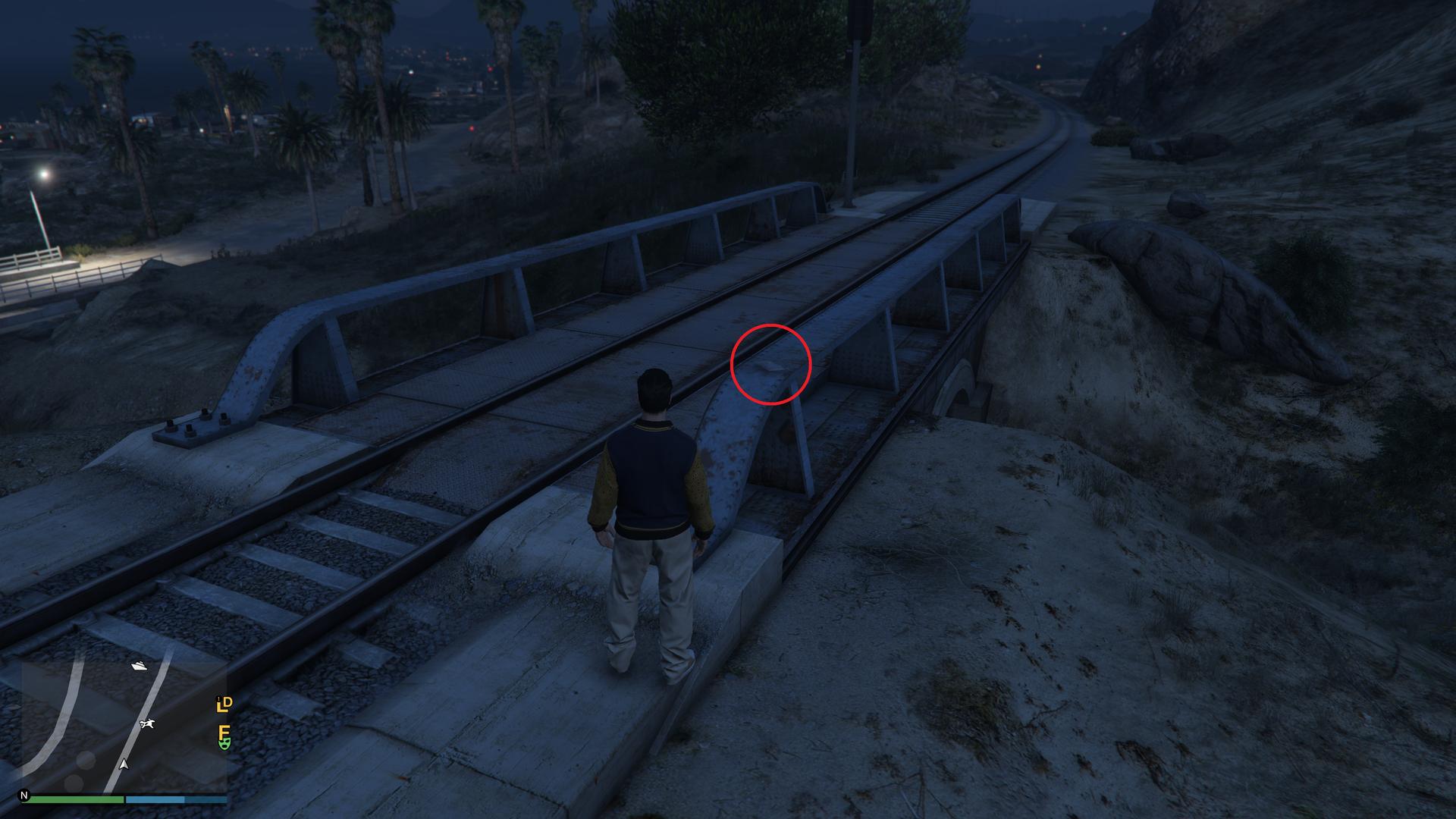Select the yellow F mission blip
Viewport: 1456px width, 819px height.
[x=224, y=732]
